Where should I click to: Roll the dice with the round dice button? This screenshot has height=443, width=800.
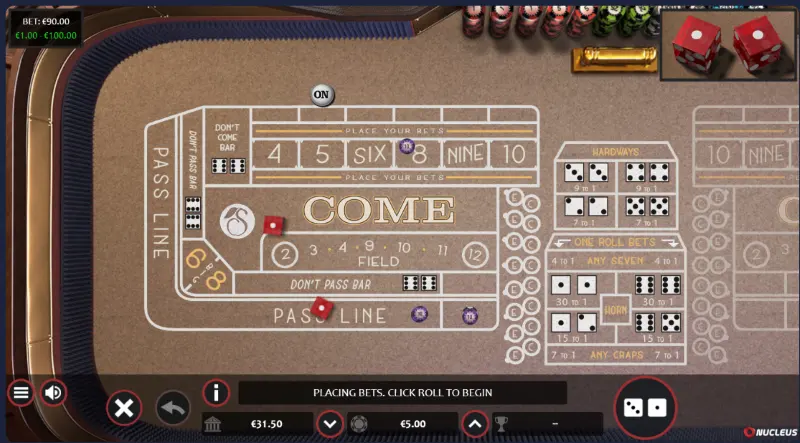[645, 407]
